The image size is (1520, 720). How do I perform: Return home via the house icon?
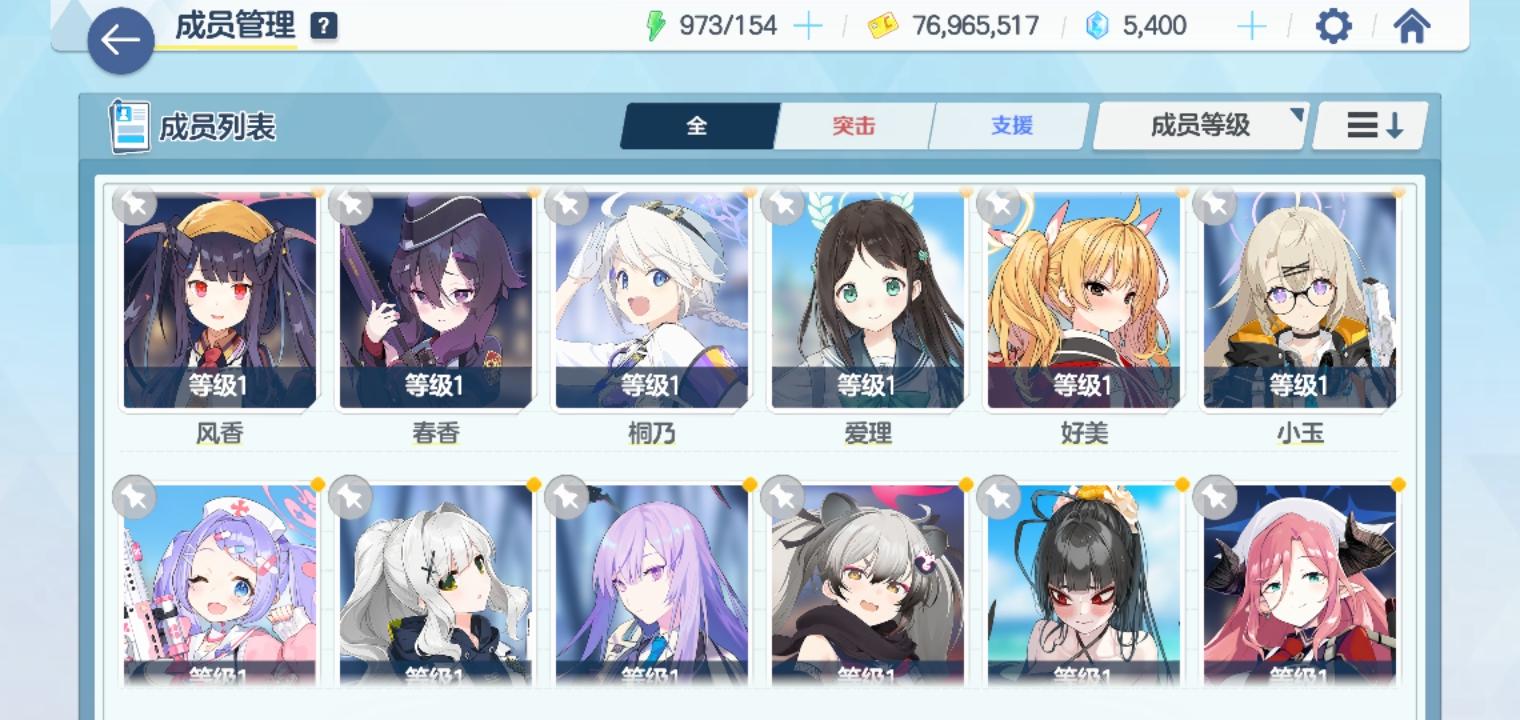[1411, 25]
